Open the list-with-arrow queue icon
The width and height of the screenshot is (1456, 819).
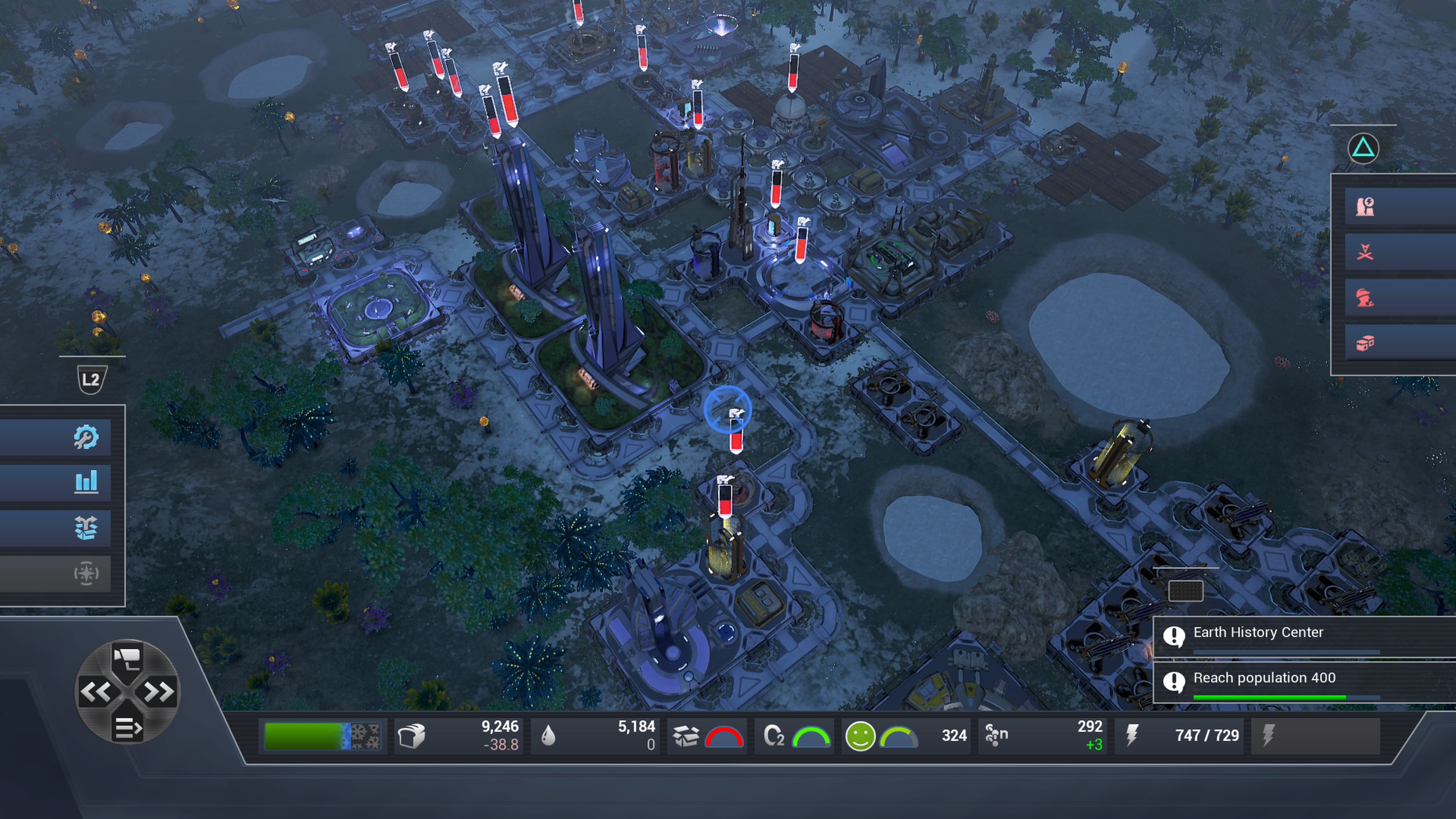point(127,728)
